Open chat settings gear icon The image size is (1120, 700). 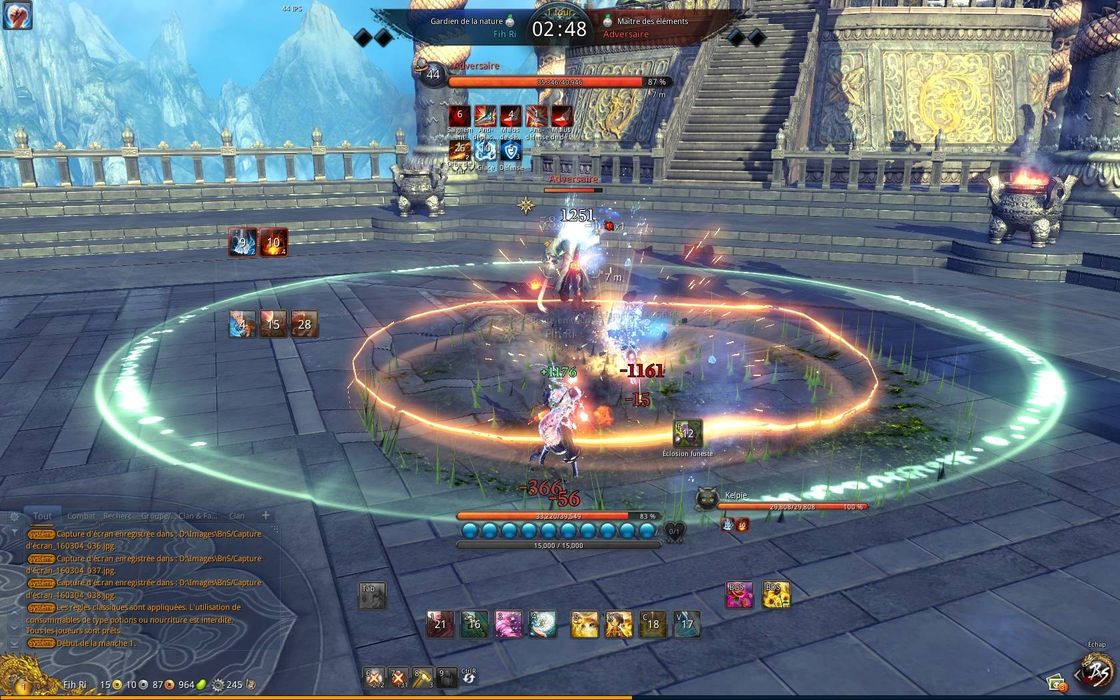[x=13, y=517]
